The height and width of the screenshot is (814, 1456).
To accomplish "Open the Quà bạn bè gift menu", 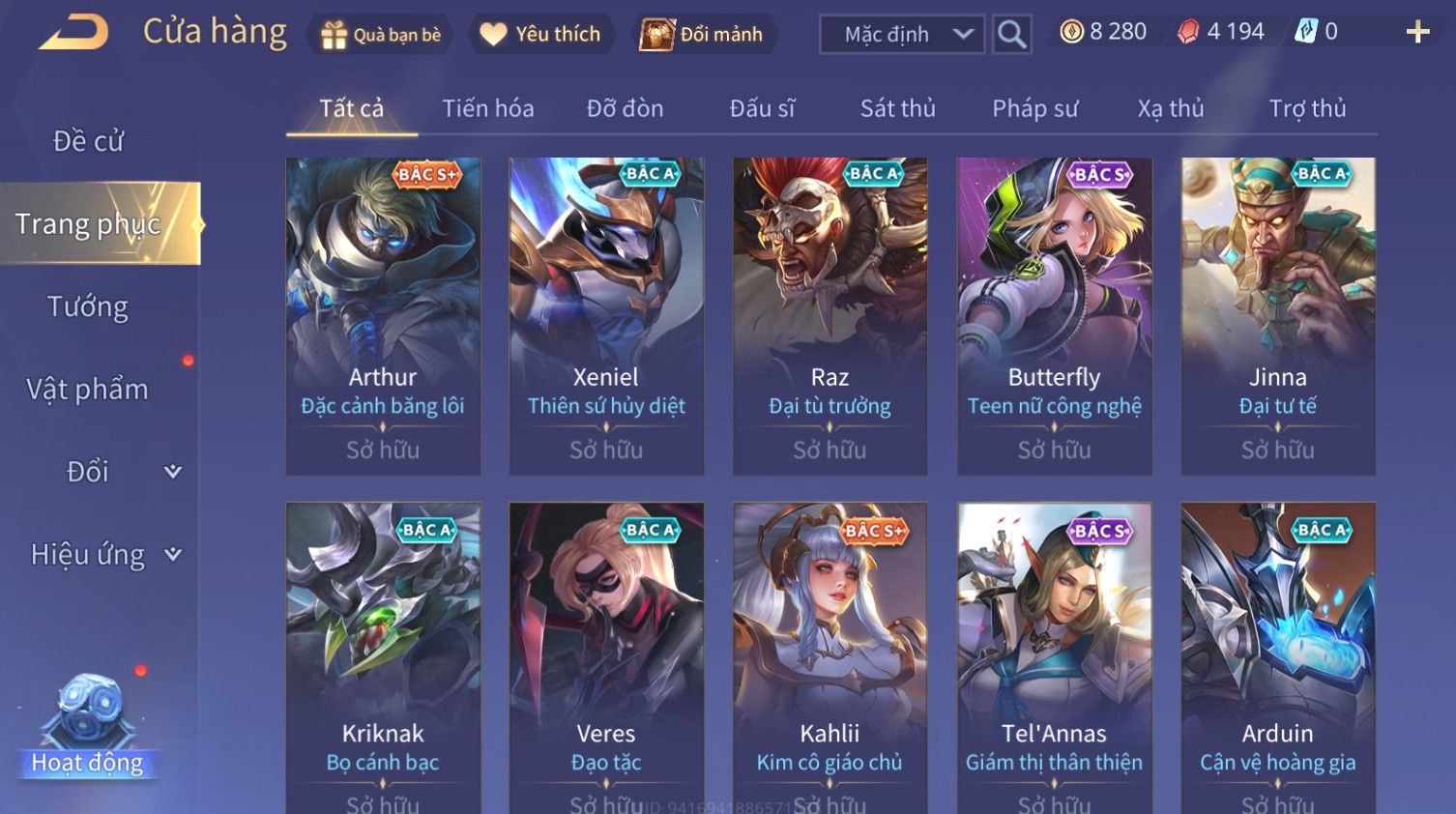I will (x=381, y=35).
